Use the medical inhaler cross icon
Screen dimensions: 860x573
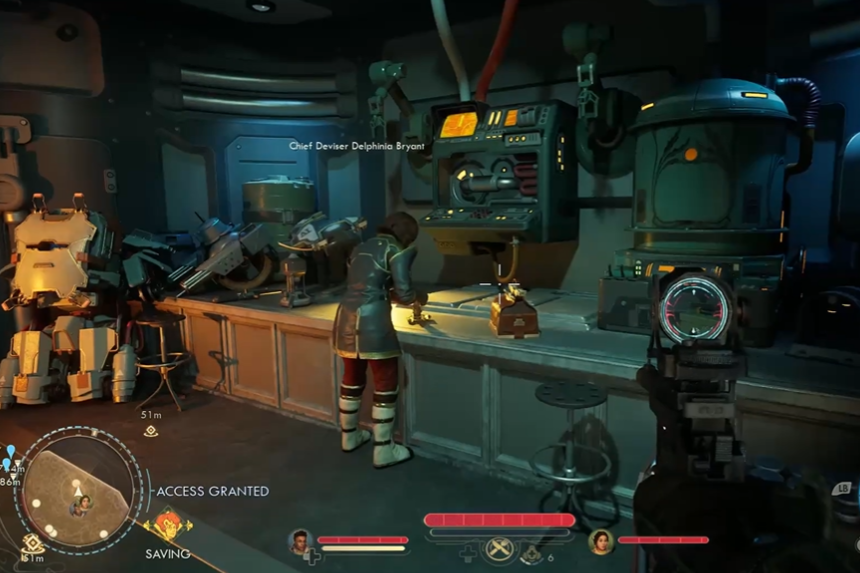467,551
